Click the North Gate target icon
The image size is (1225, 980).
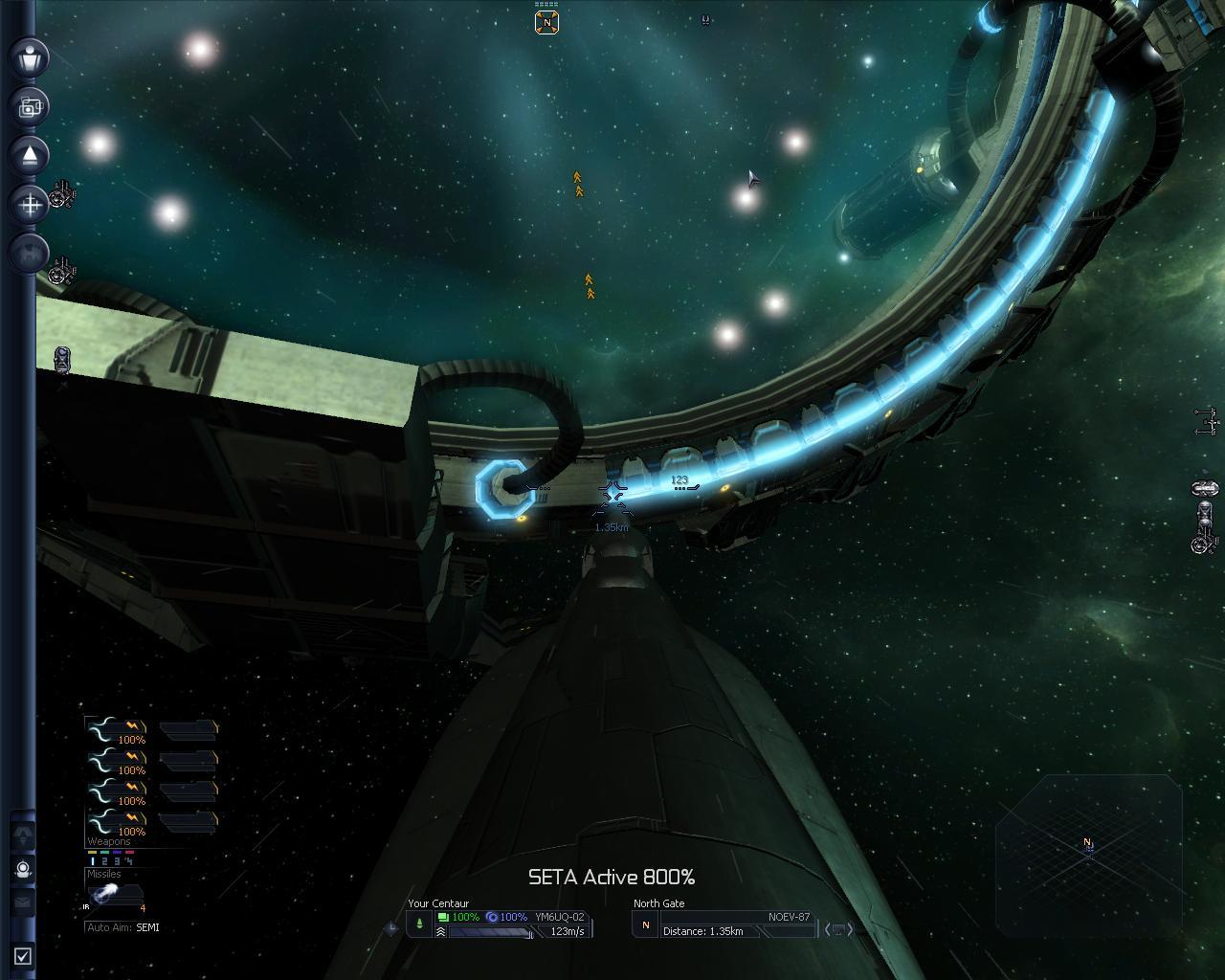point(645,925)
